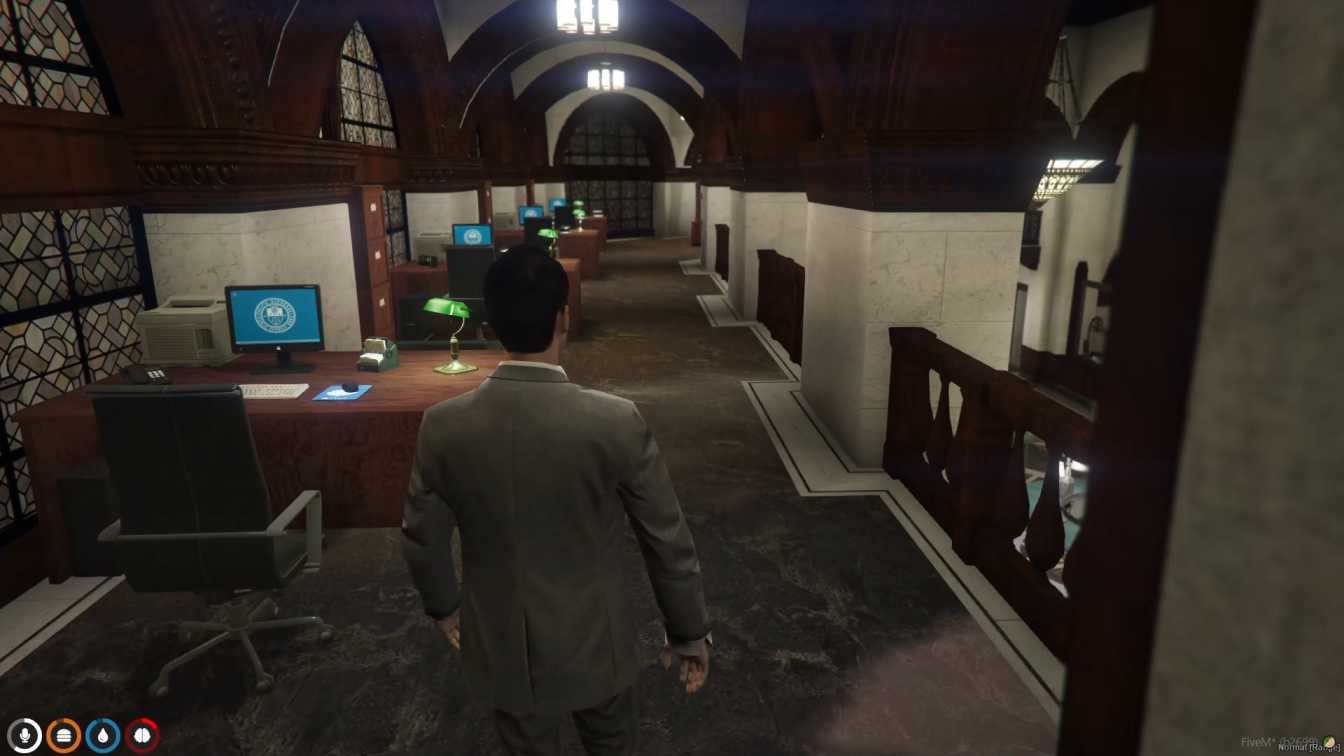
Task: Expand the hunger meter ring display
Action: pos(63,733)
